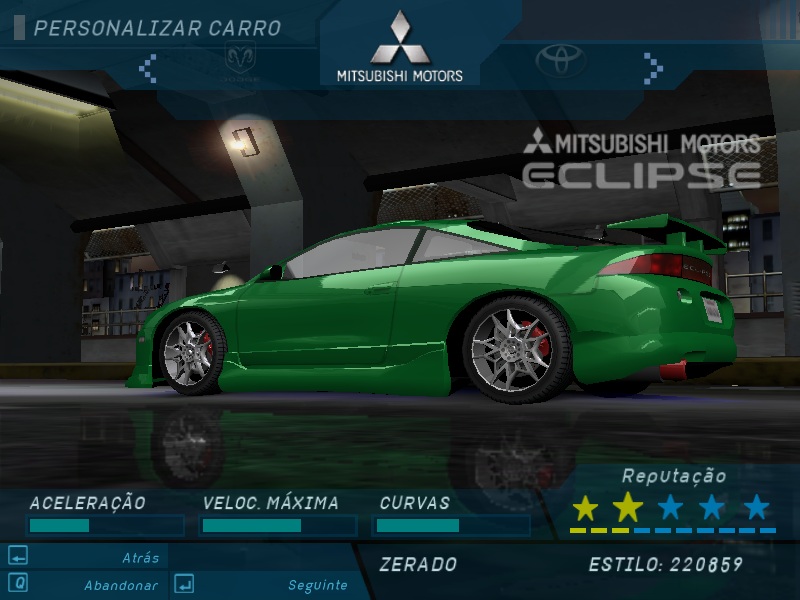Image resolution: width=800 pixels, height=600 pixels.
Task: Choose the Dodge ram brand logo
Action: 244,62
